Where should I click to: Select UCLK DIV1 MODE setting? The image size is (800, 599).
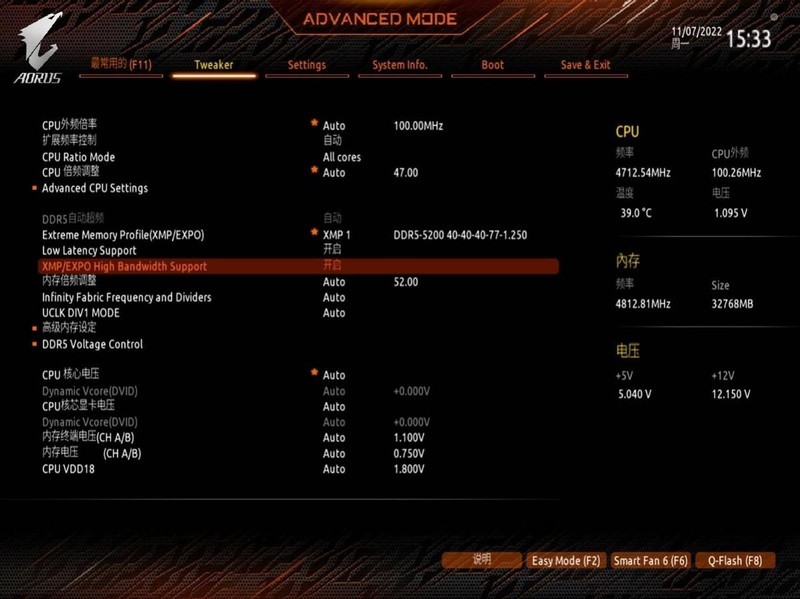81,313
